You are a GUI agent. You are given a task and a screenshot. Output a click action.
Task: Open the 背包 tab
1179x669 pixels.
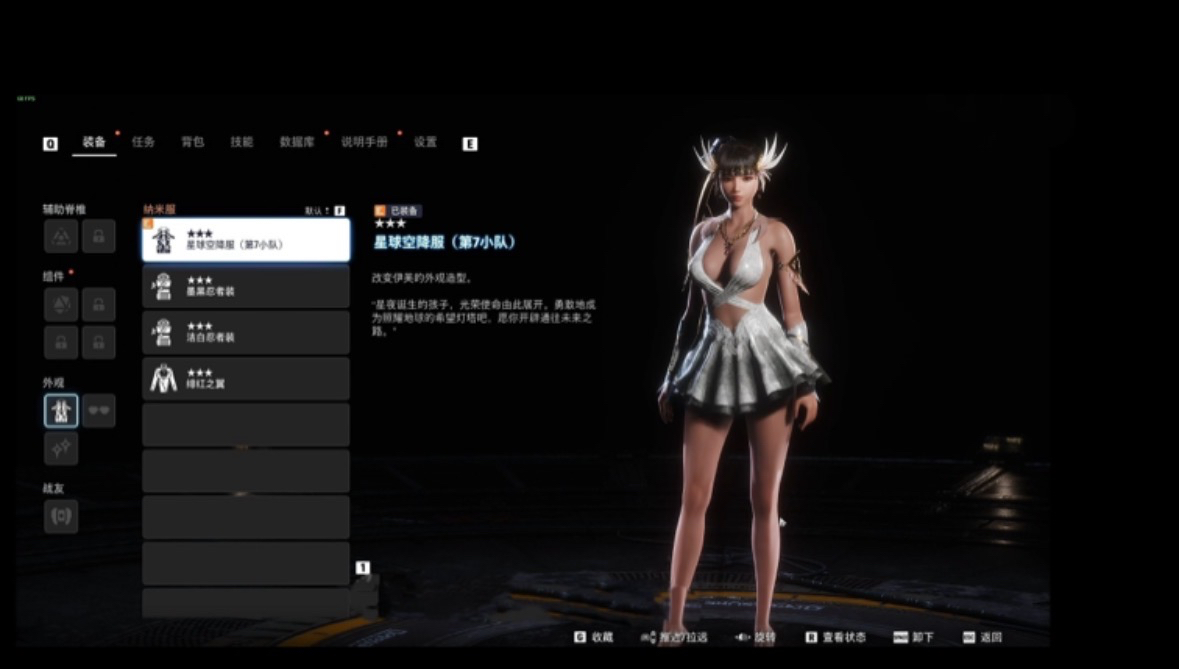pyautogui.click(x=192, y=142)
